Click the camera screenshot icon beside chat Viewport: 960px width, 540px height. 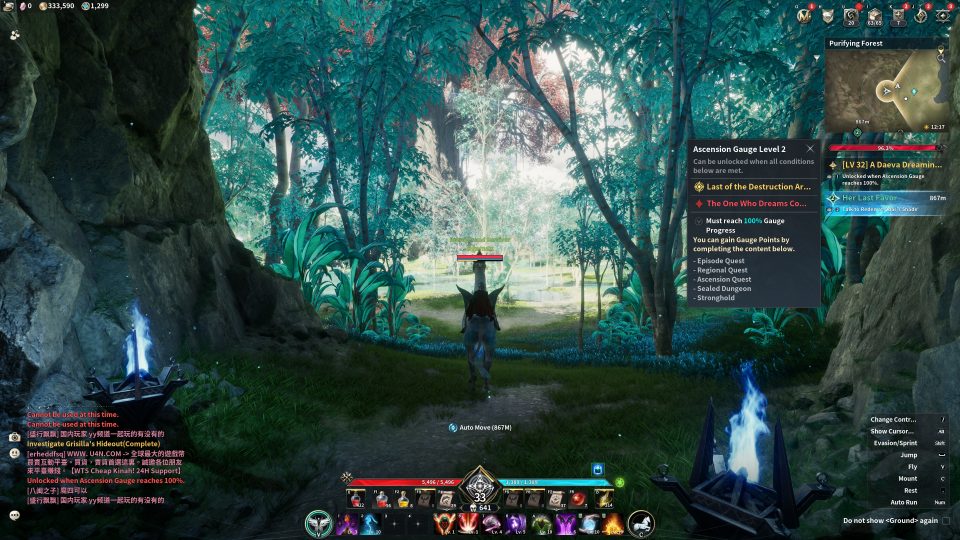click(x=15, y=437)
